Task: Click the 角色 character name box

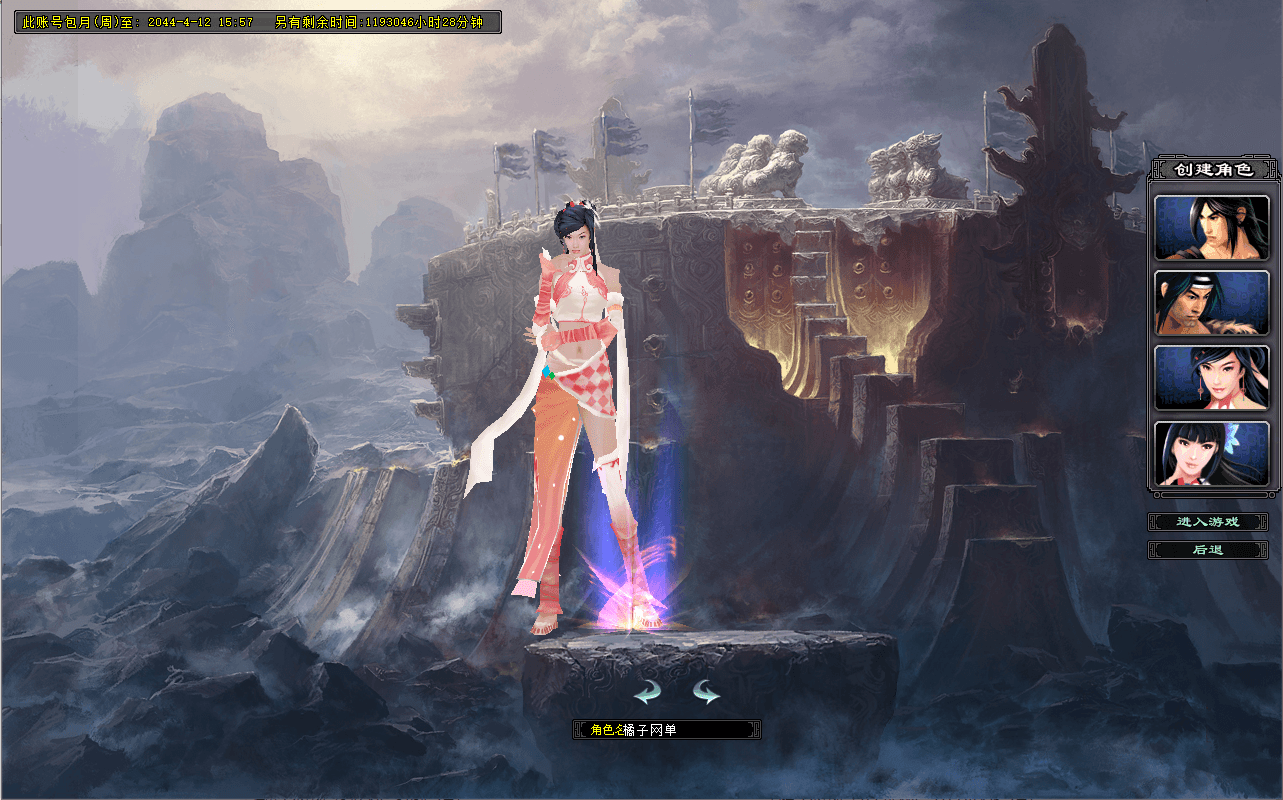Action: (667, 730)
